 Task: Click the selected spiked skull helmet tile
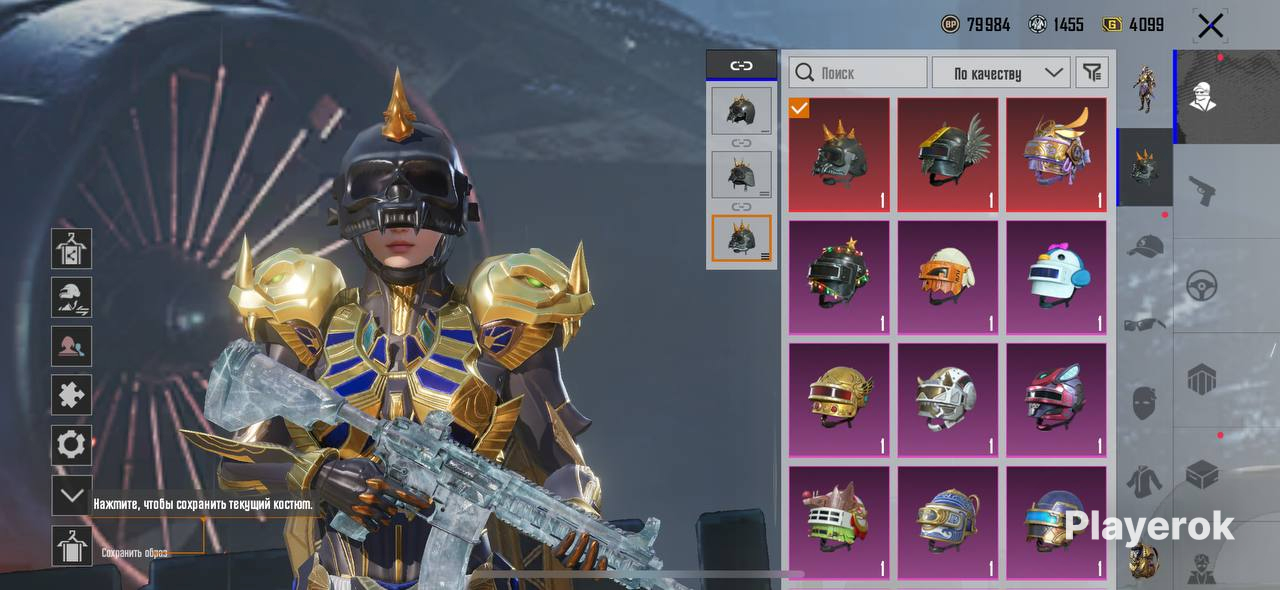coord(838,154)
